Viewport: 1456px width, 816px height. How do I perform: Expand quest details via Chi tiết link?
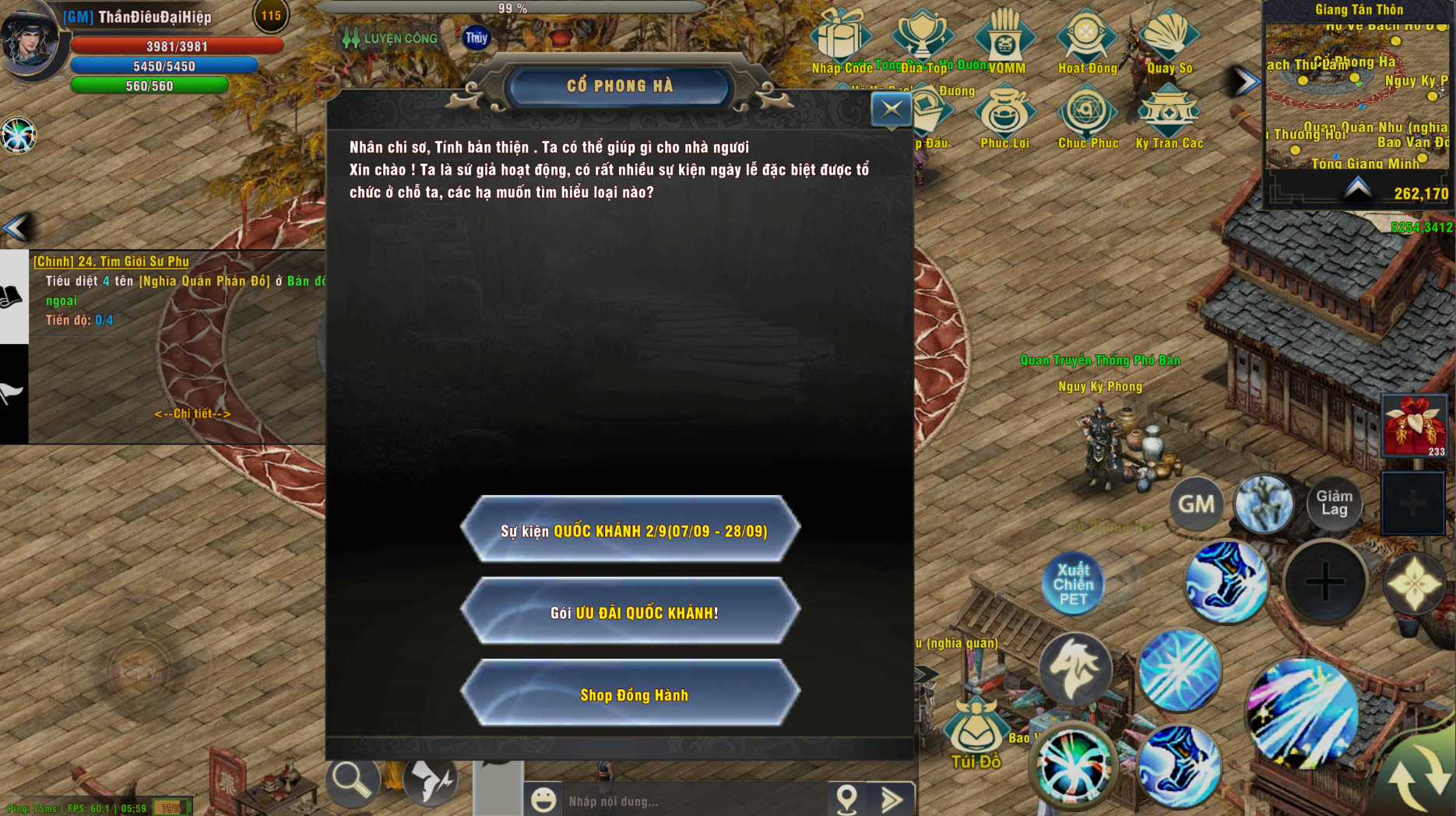tap(192, 413)
